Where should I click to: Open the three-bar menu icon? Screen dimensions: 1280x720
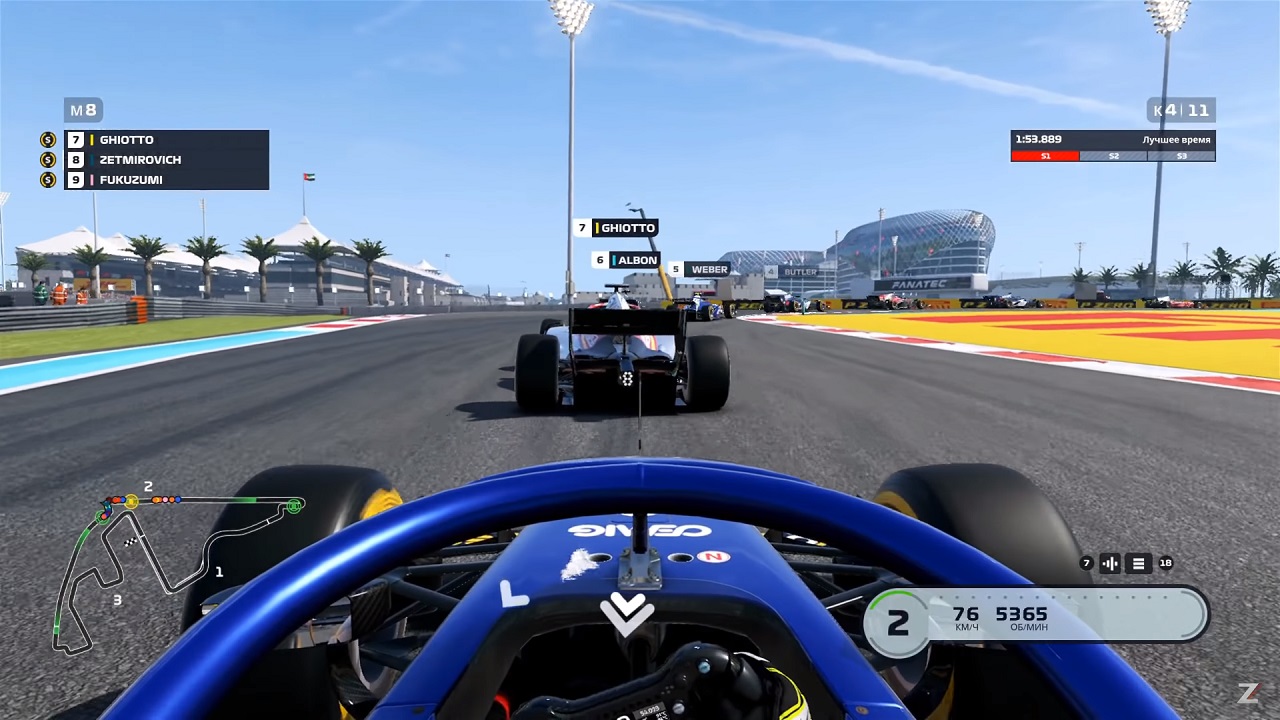1138,563
